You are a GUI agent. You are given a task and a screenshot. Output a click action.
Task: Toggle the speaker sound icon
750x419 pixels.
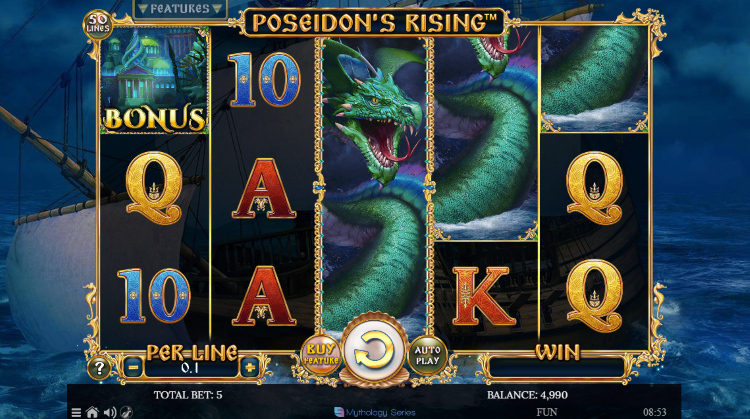(x=109, y=411)
